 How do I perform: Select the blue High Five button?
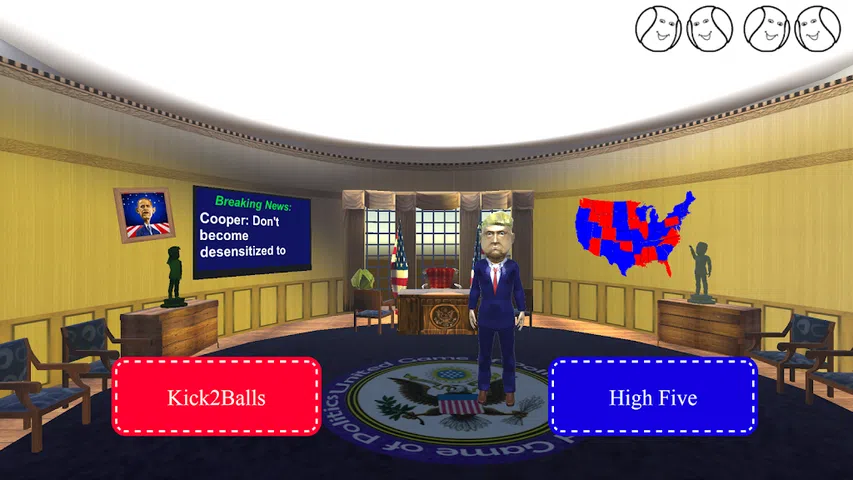(653, 397)
